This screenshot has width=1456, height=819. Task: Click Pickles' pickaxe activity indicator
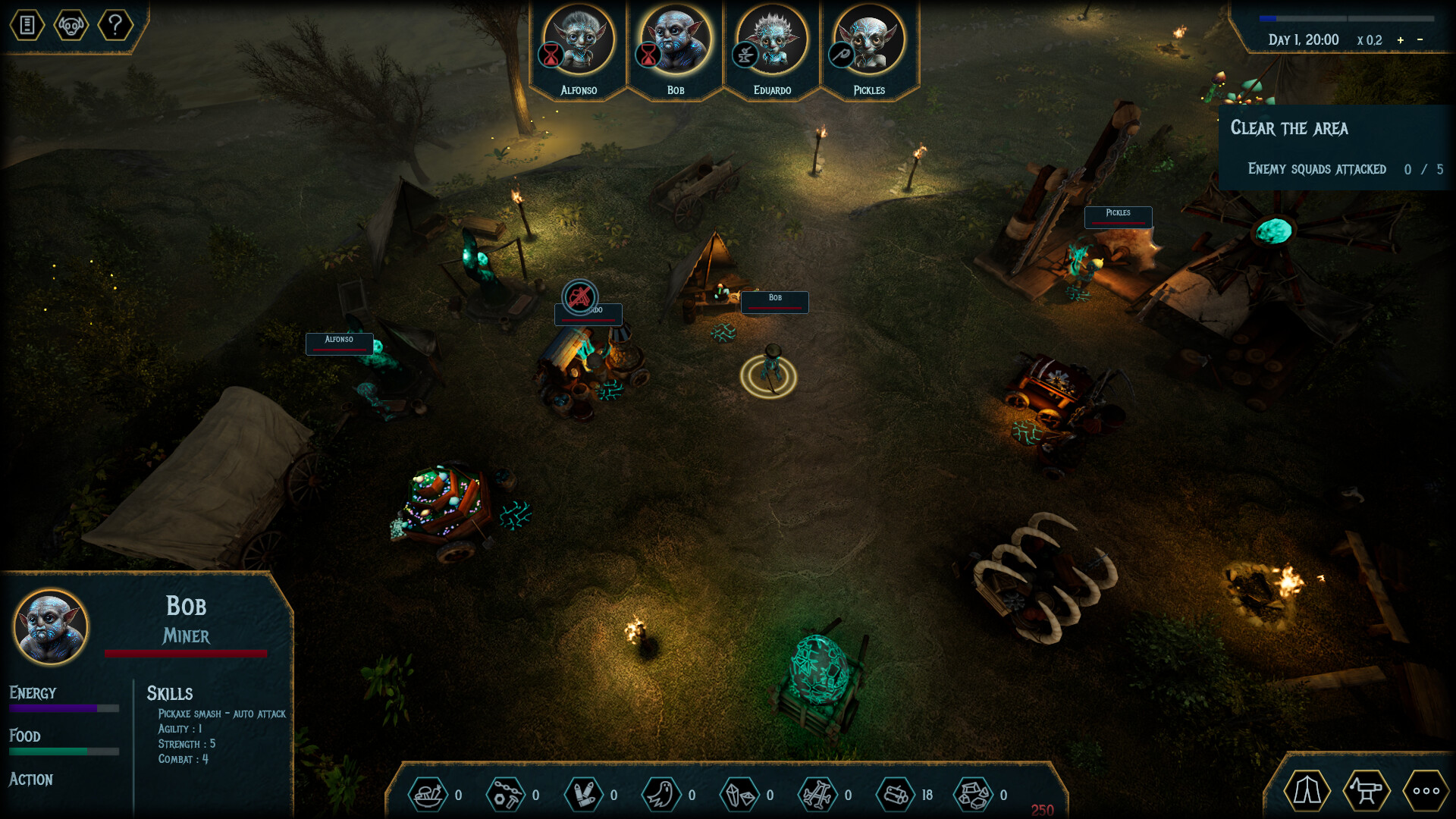tap(840, 55)
